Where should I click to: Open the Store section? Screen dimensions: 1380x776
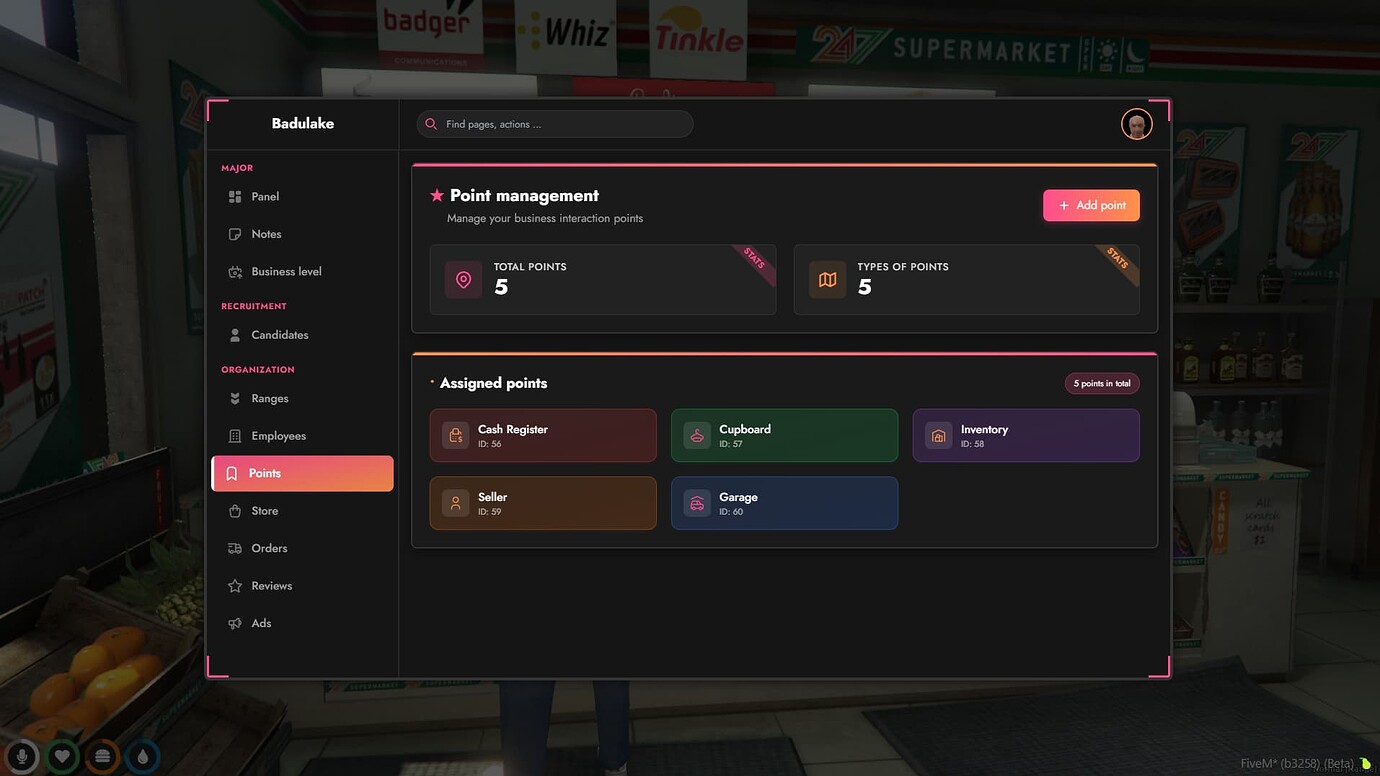pos(265,510)
